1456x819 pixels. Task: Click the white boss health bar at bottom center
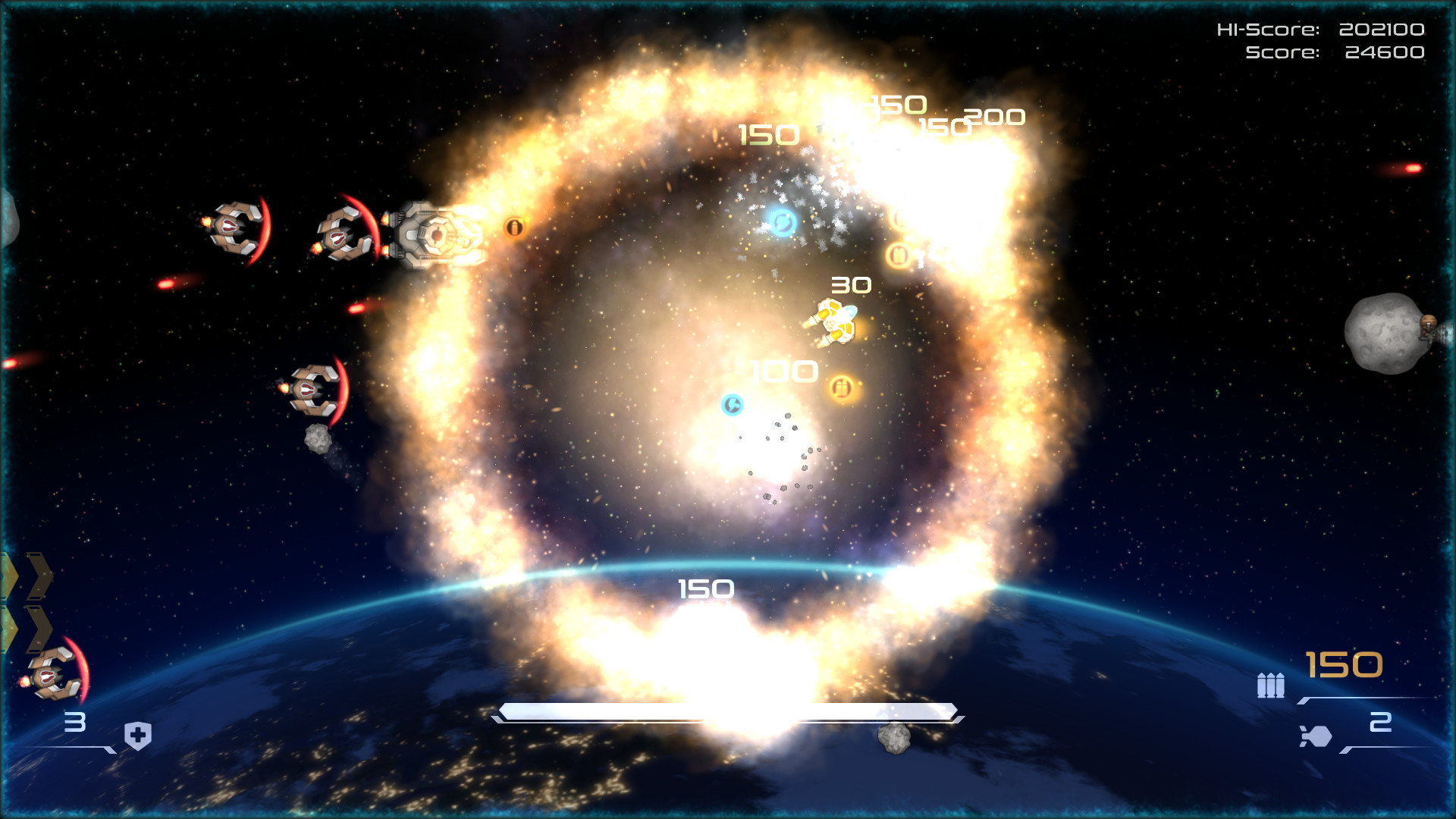pos(728,711)
